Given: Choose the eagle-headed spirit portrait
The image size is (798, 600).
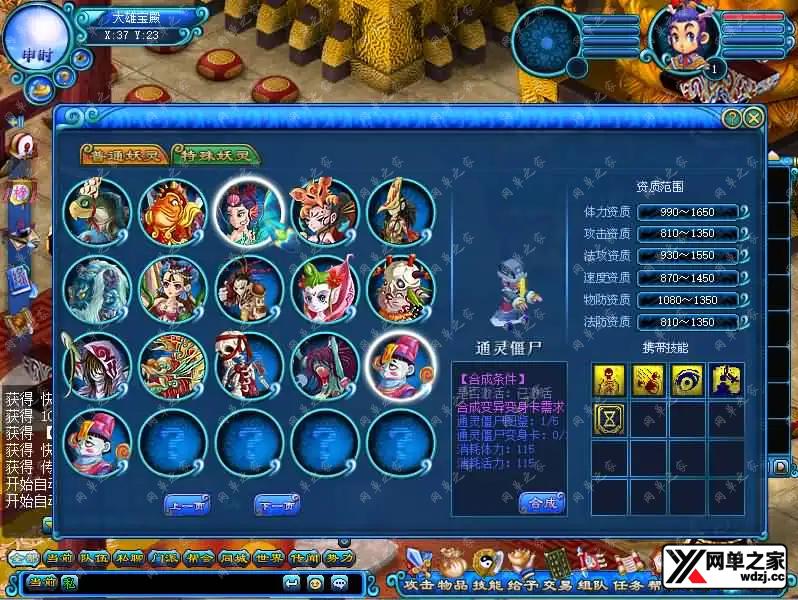Looking at the screenshot, I should tap(97, 212).
